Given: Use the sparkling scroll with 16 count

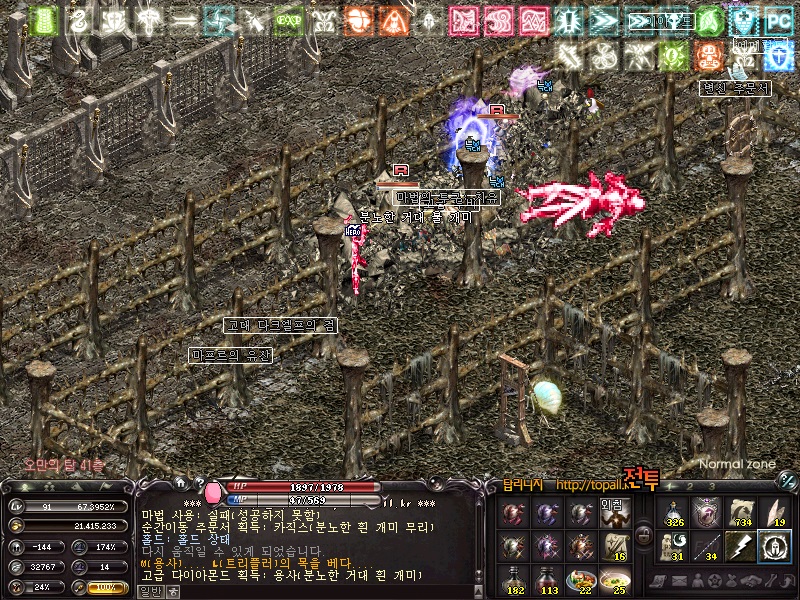Looking at the screenshot, I should 613,547.
